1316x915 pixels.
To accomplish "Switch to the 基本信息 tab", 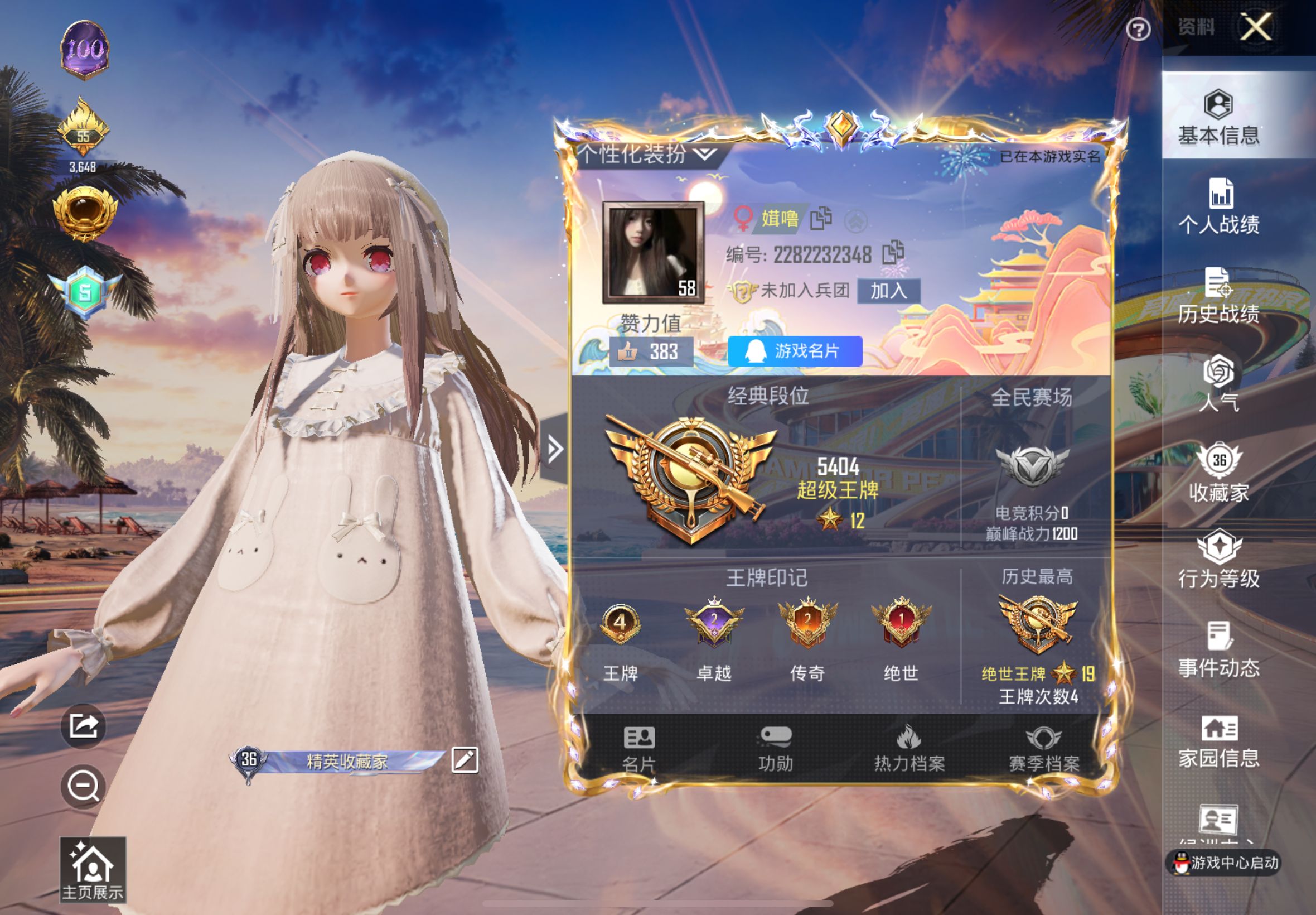I will pyautogui.click(x=1218, y=117).
